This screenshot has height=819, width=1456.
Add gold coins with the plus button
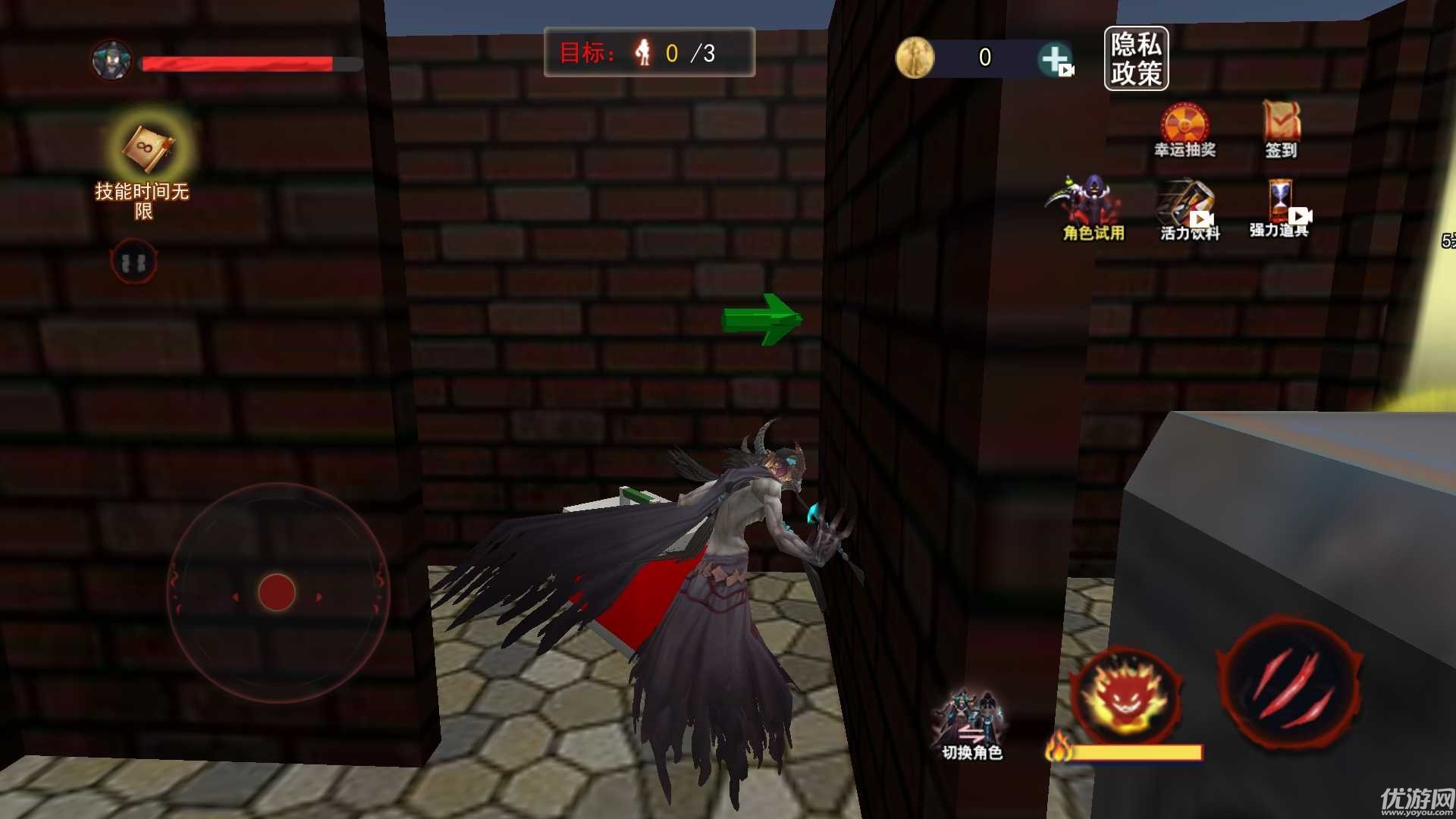1055,58
